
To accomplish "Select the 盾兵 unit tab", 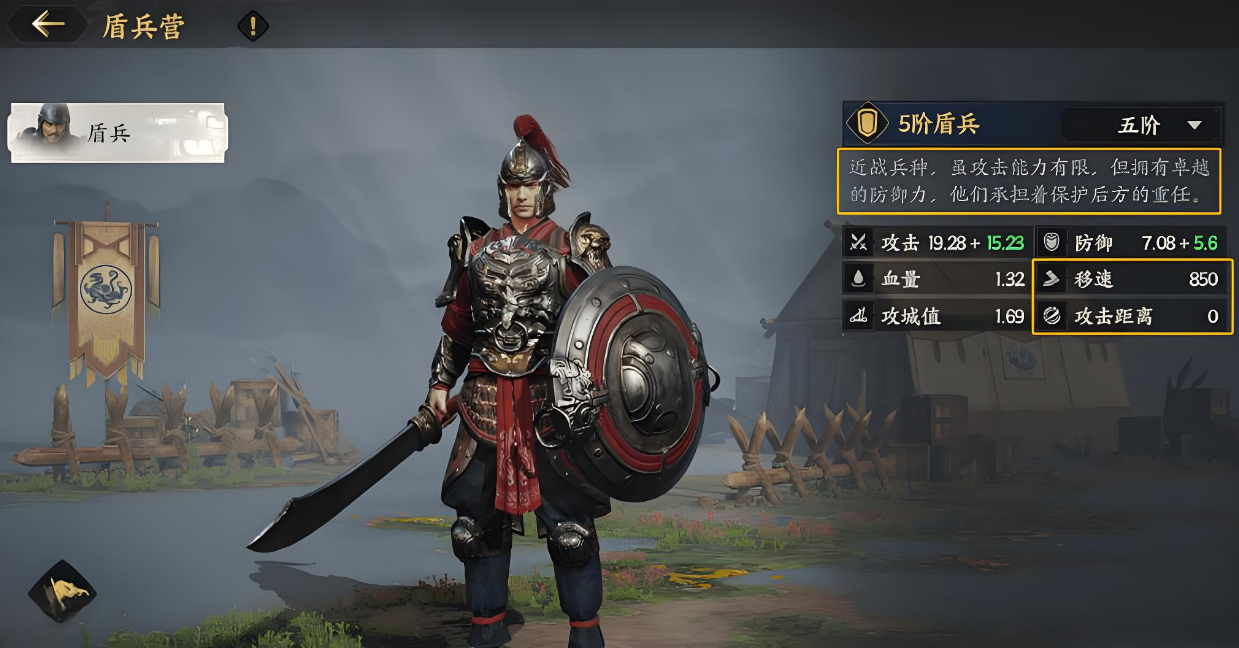I will point(118,132).
